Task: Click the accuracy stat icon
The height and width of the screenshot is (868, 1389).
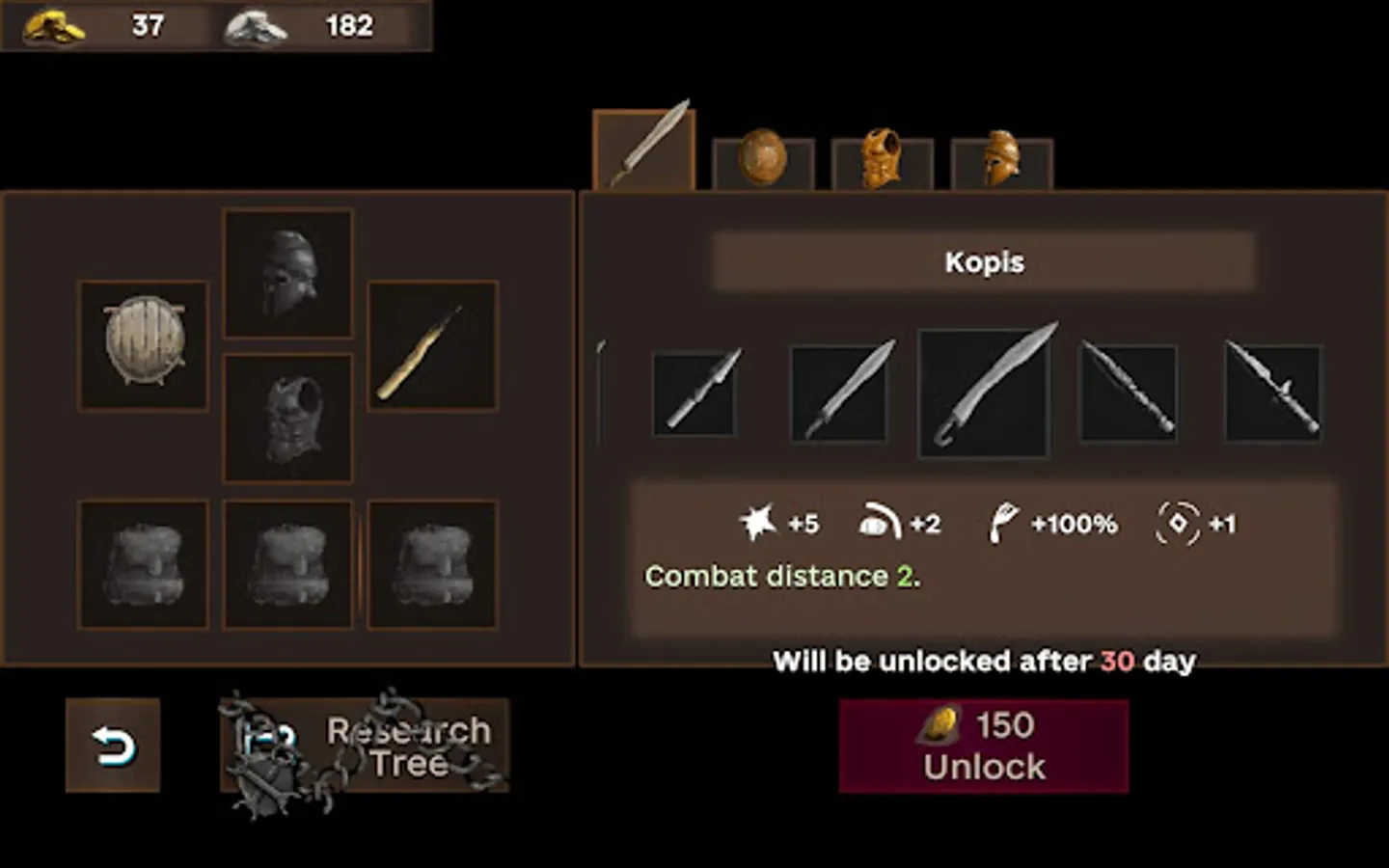Action: [1177, 523]
